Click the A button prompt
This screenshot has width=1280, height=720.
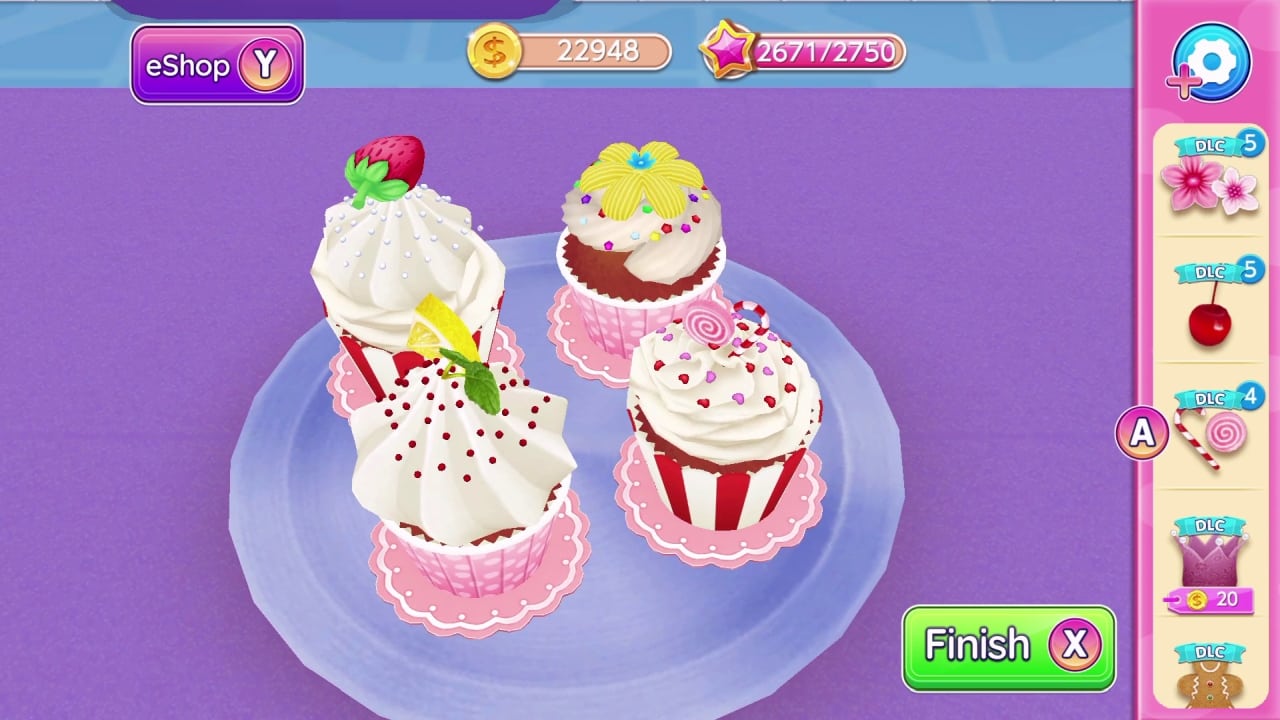(x=1141, y=432)
